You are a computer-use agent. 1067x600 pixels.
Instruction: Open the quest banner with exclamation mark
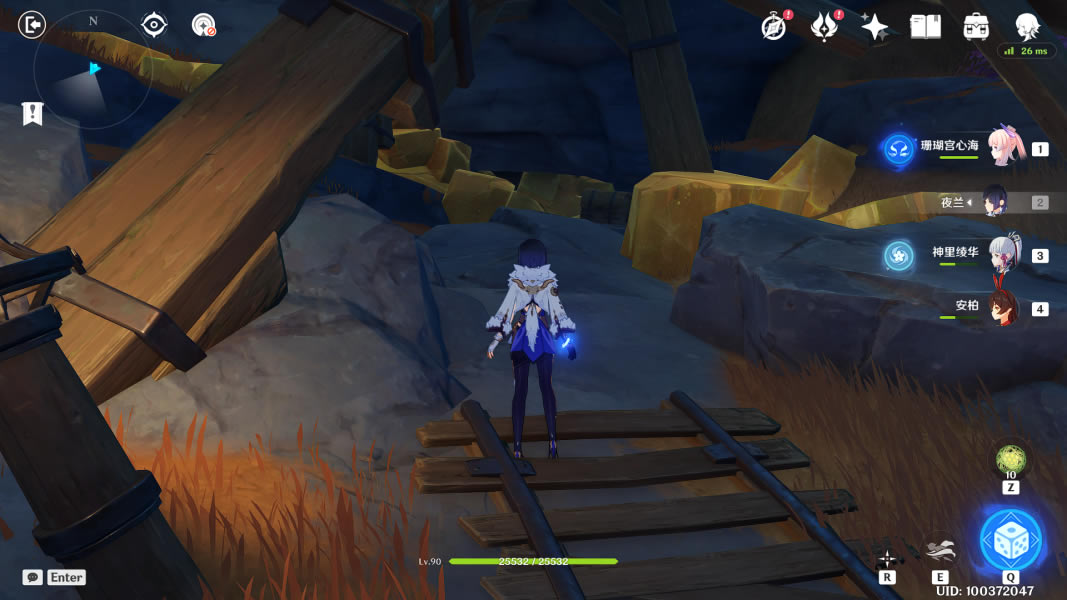[x=33, y=114]
